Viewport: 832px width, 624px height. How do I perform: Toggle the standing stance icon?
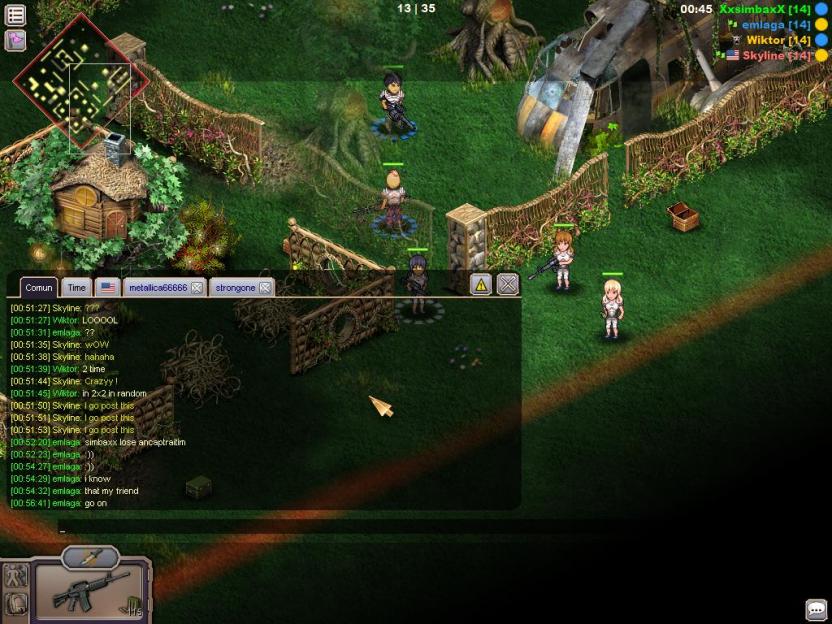coord(16,575)
